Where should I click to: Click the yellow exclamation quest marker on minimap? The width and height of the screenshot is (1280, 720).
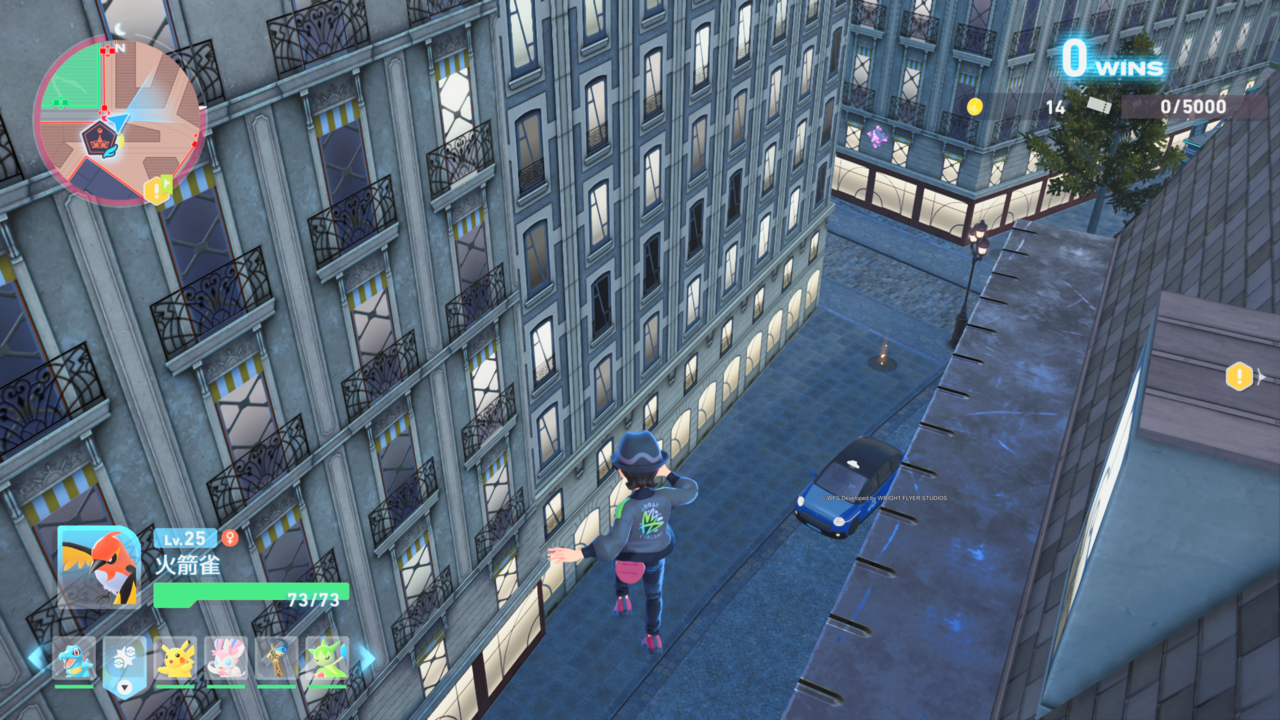pyautogui.click(x=156, y=189)
